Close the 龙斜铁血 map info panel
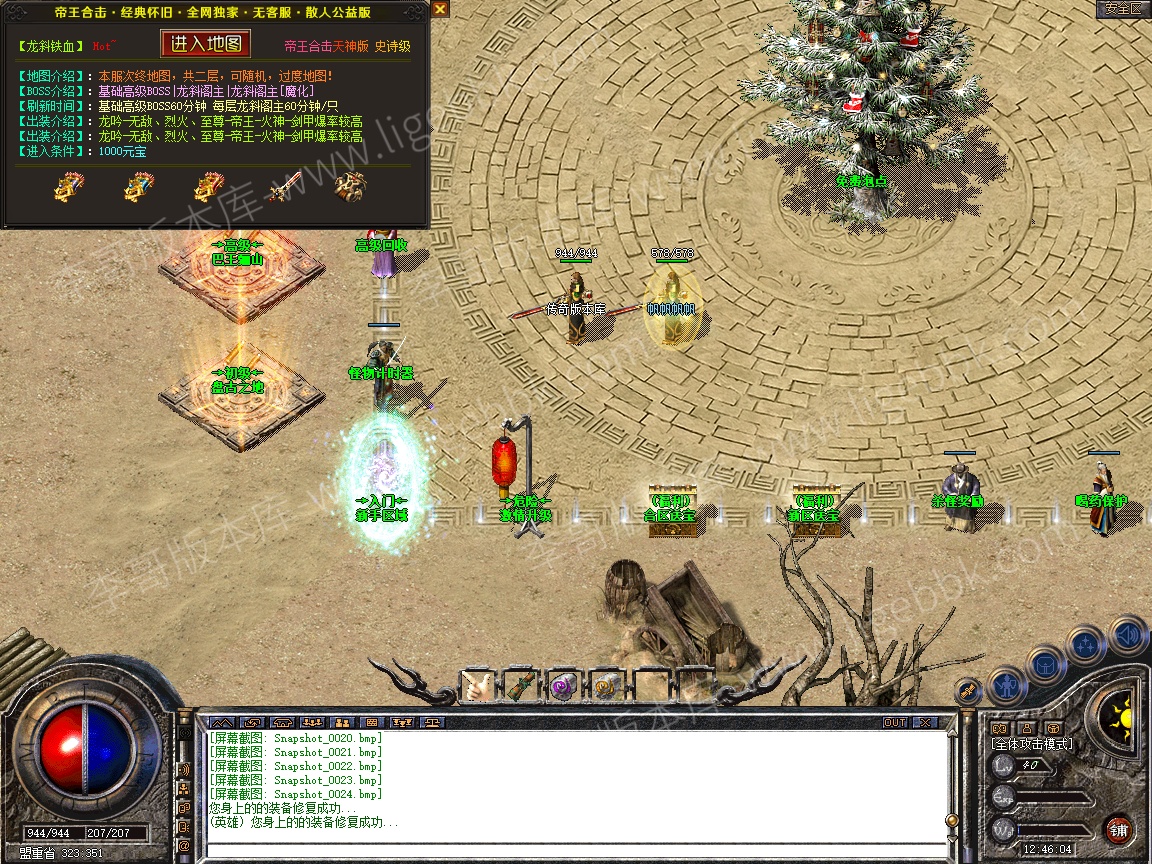1152x864 pixels. [440, 9]
